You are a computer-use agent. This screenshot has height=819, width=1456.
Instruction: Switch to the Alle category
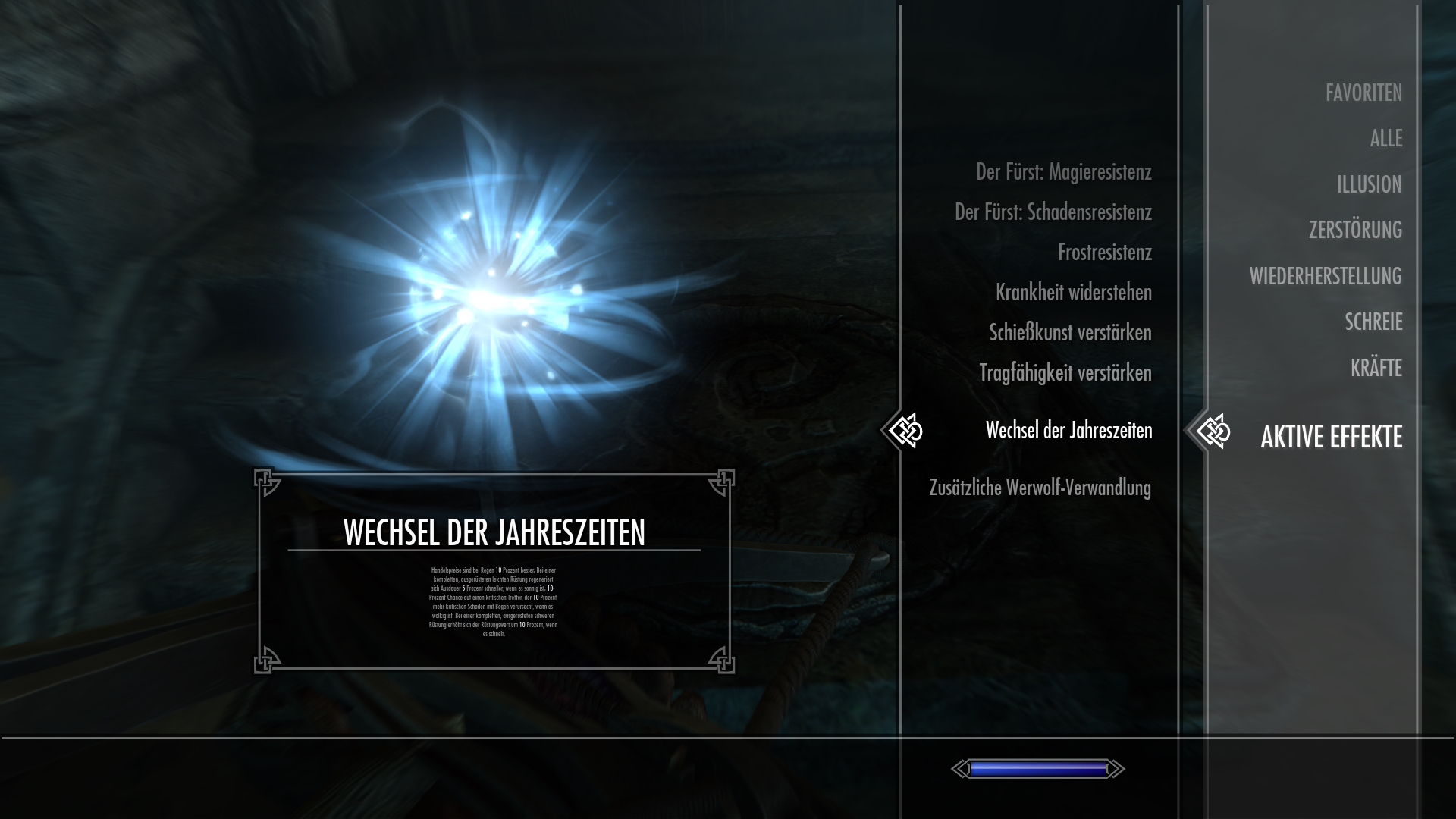1385,139
